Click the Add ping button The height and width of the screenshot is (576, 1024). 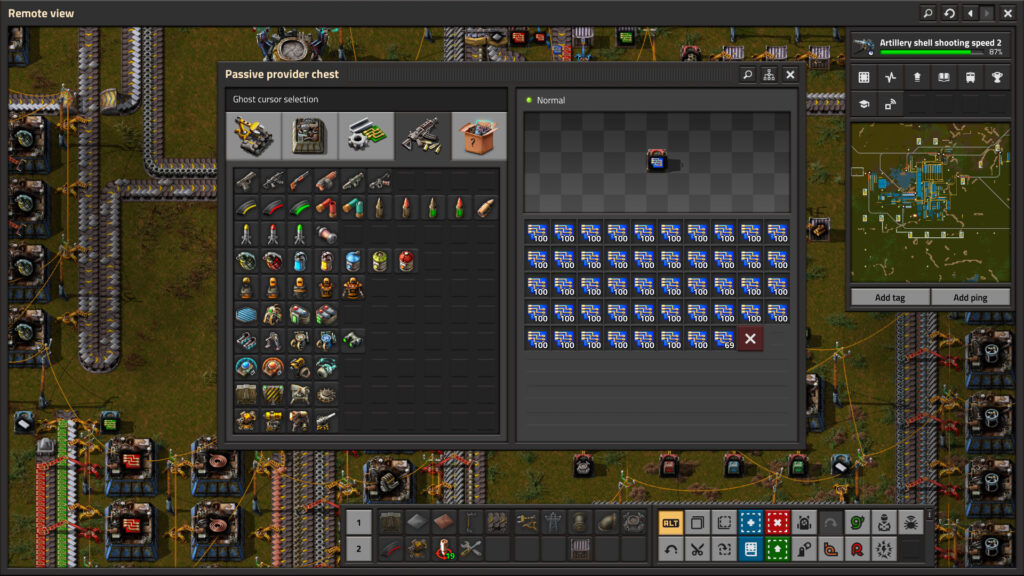point(969,297)
